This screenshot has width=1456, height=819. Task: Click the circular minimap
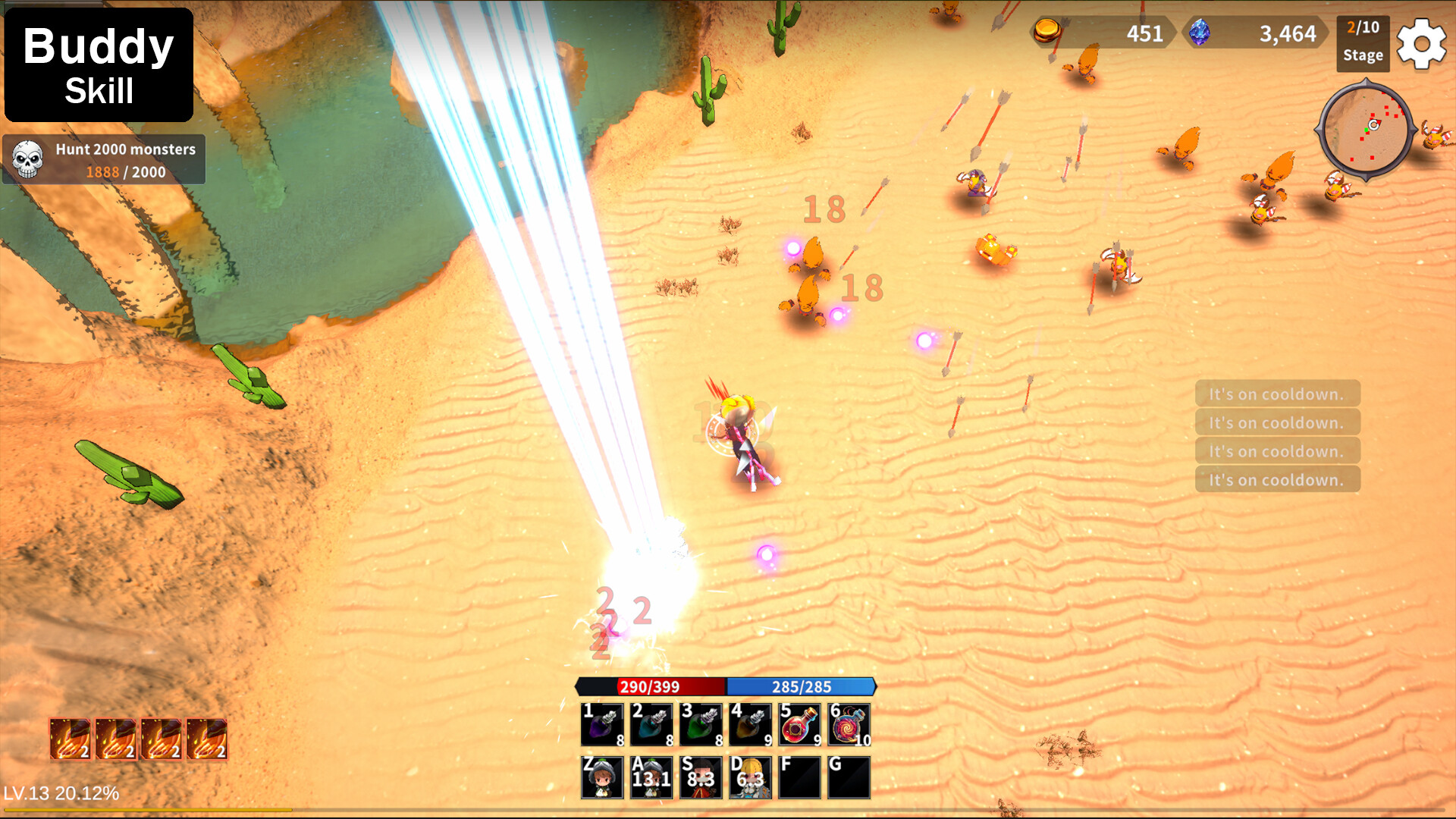1365,130
